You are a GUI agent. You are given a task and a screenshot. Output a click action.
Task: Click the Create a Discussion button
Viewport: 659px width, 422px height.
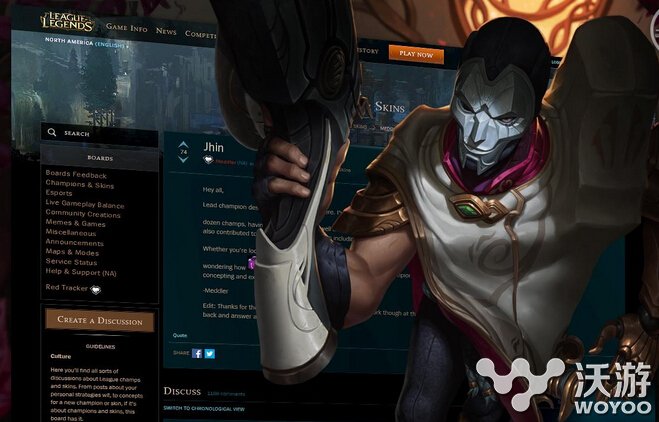pos(100,321)
